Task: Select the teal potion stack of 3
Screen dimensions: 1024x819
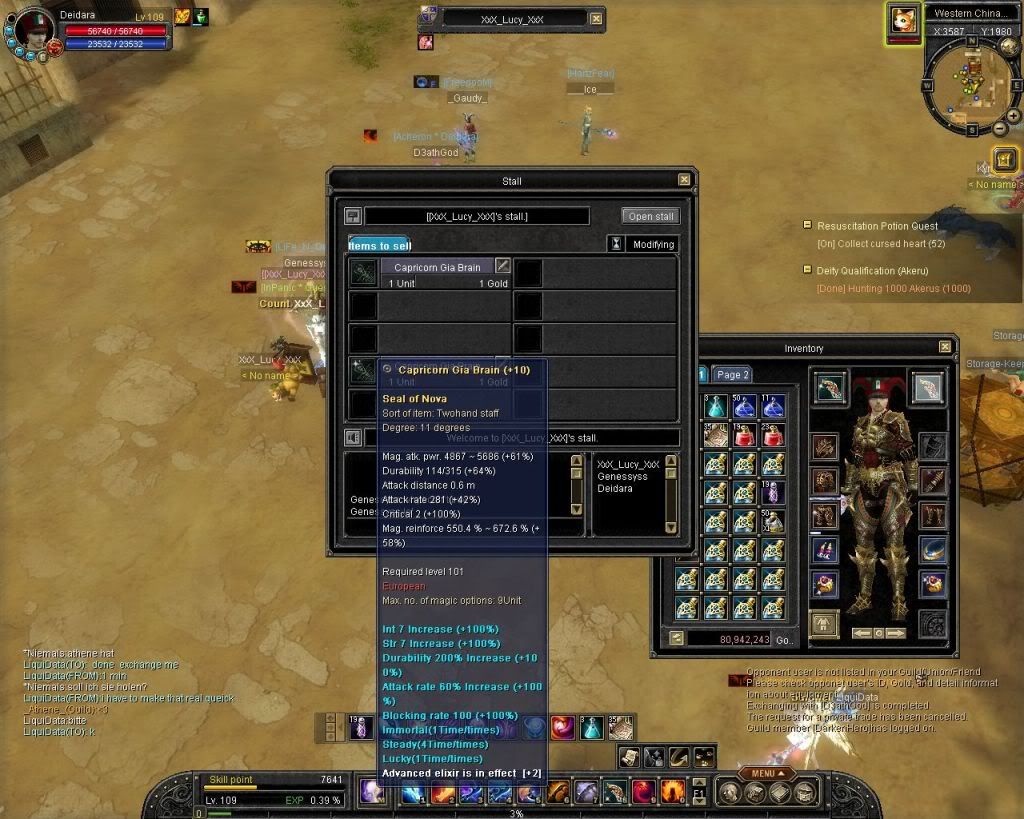Action: 714,406
